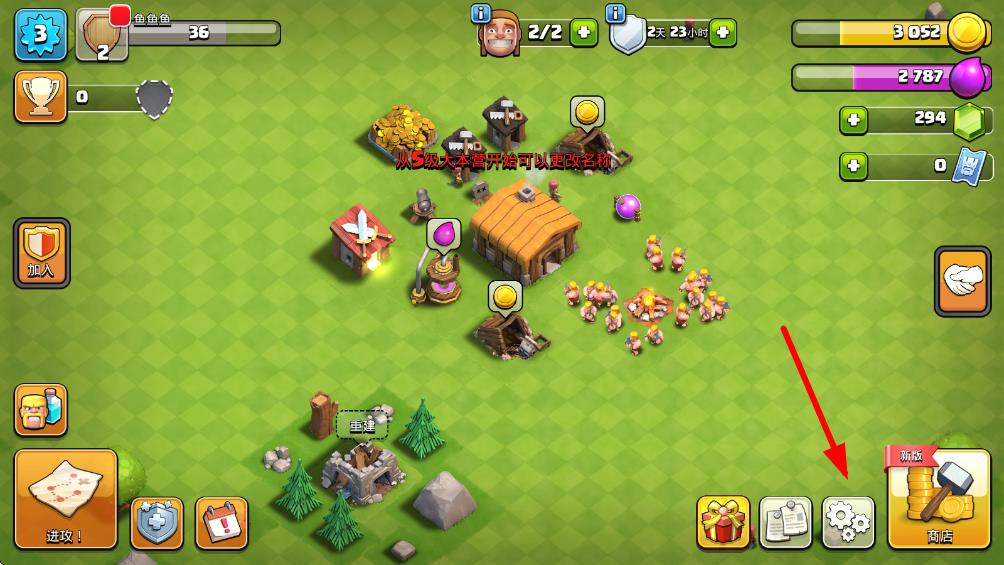Open the handshake button
The image size is (1004, 565).
[x=962, y=282]
